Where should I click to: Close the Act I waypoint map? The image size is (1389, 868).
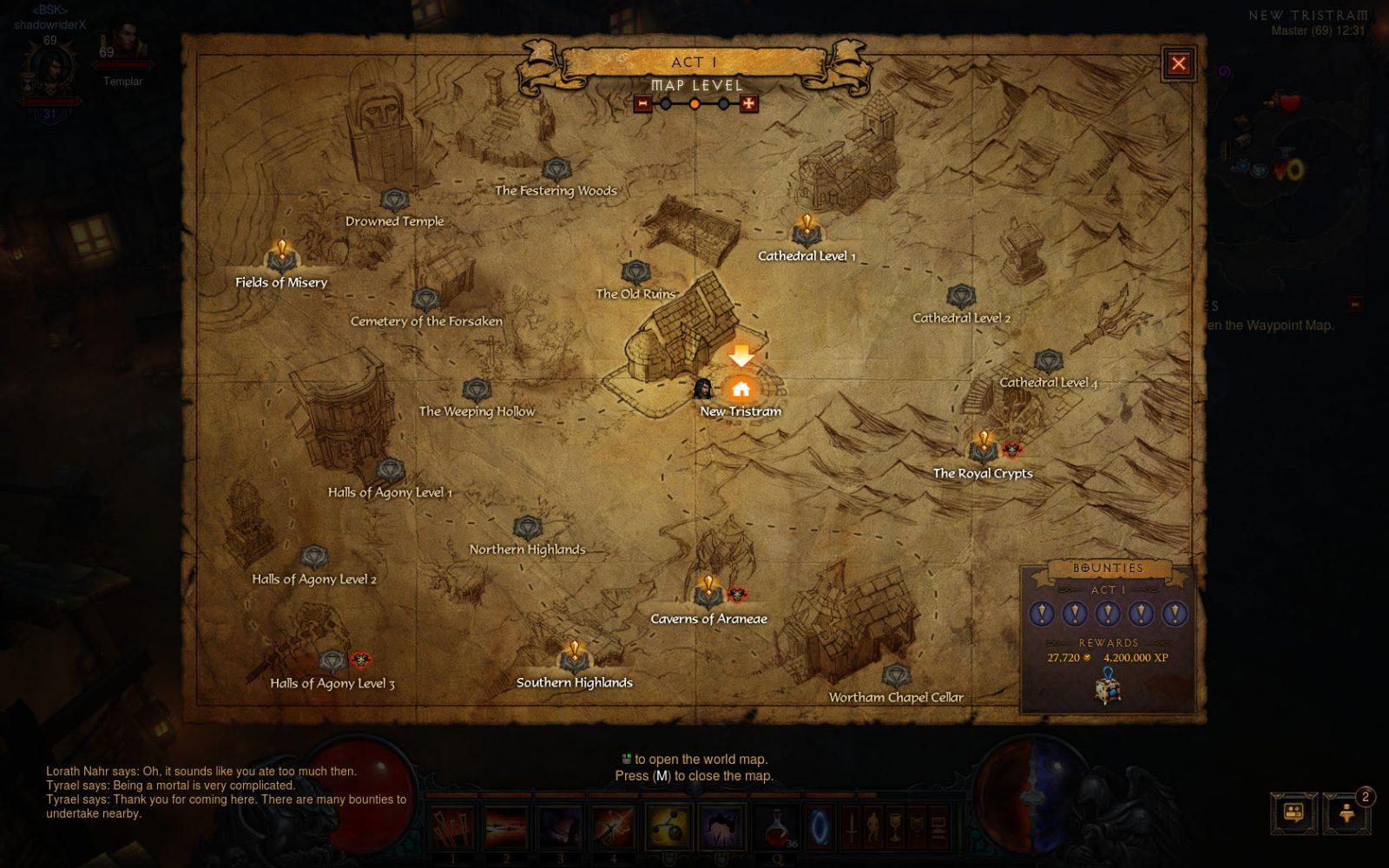click(1178, 63)
